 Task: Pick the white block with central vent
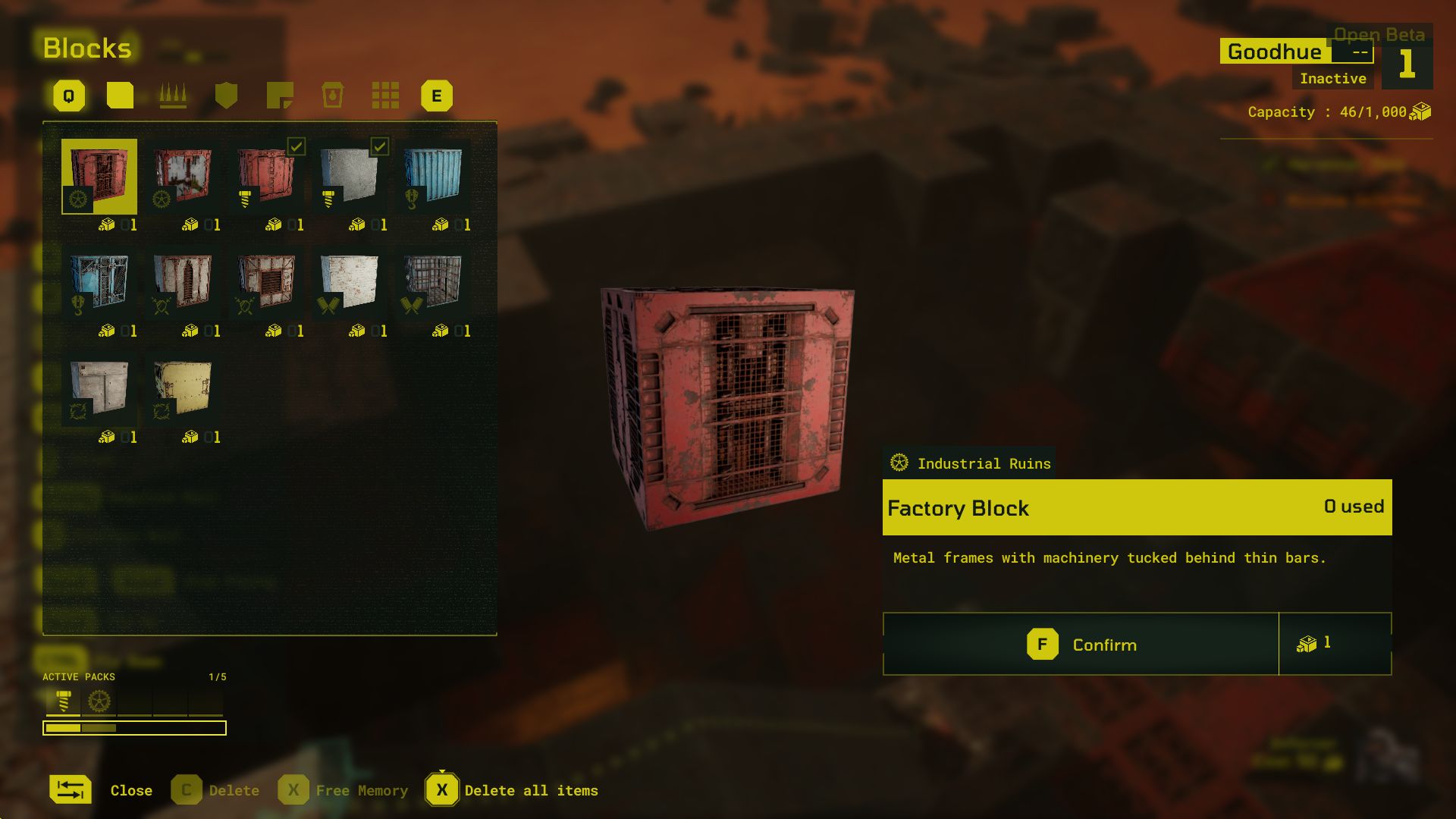click(266, 282)
